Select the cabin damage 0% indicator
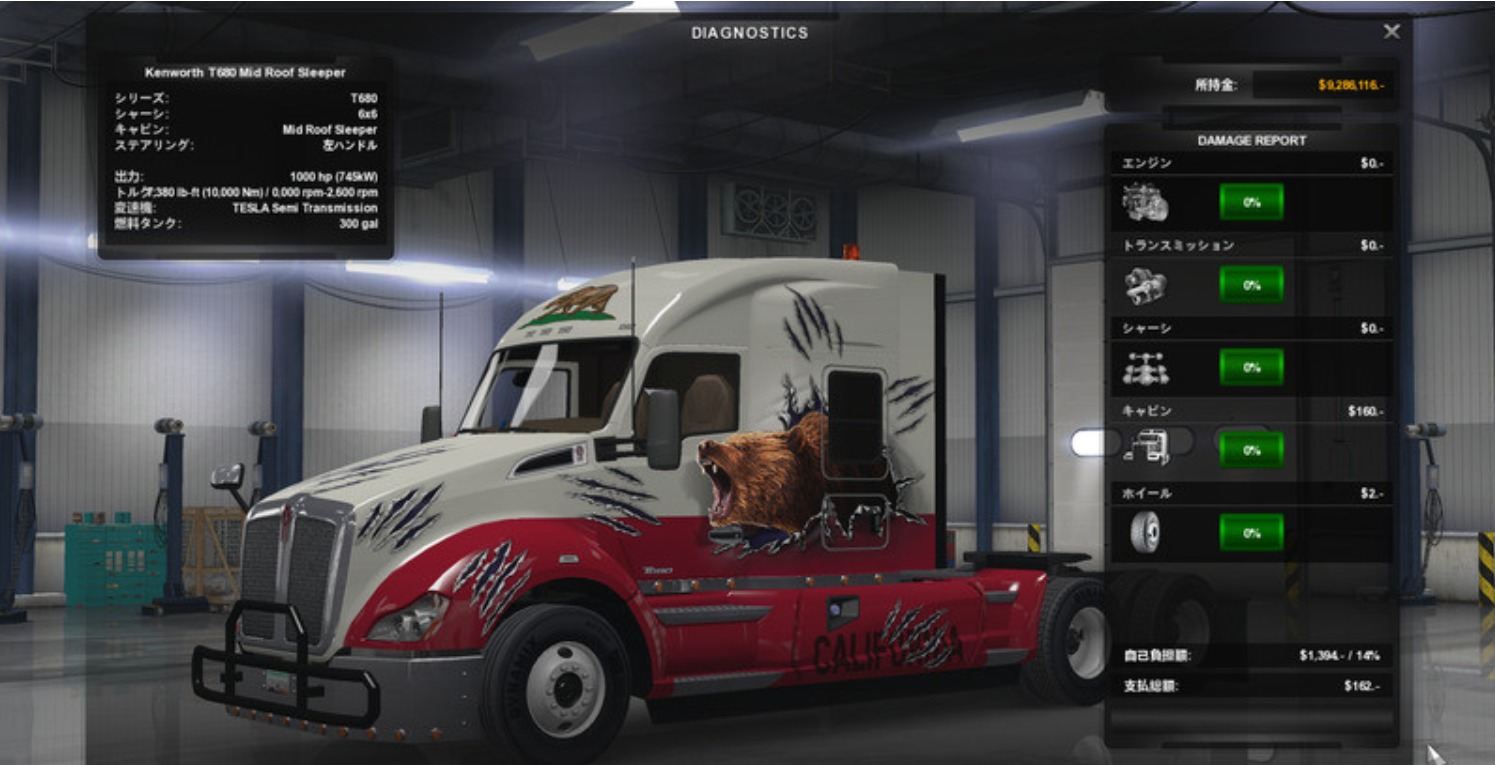The image size is (1495, 765). [x=1251, y=450]
